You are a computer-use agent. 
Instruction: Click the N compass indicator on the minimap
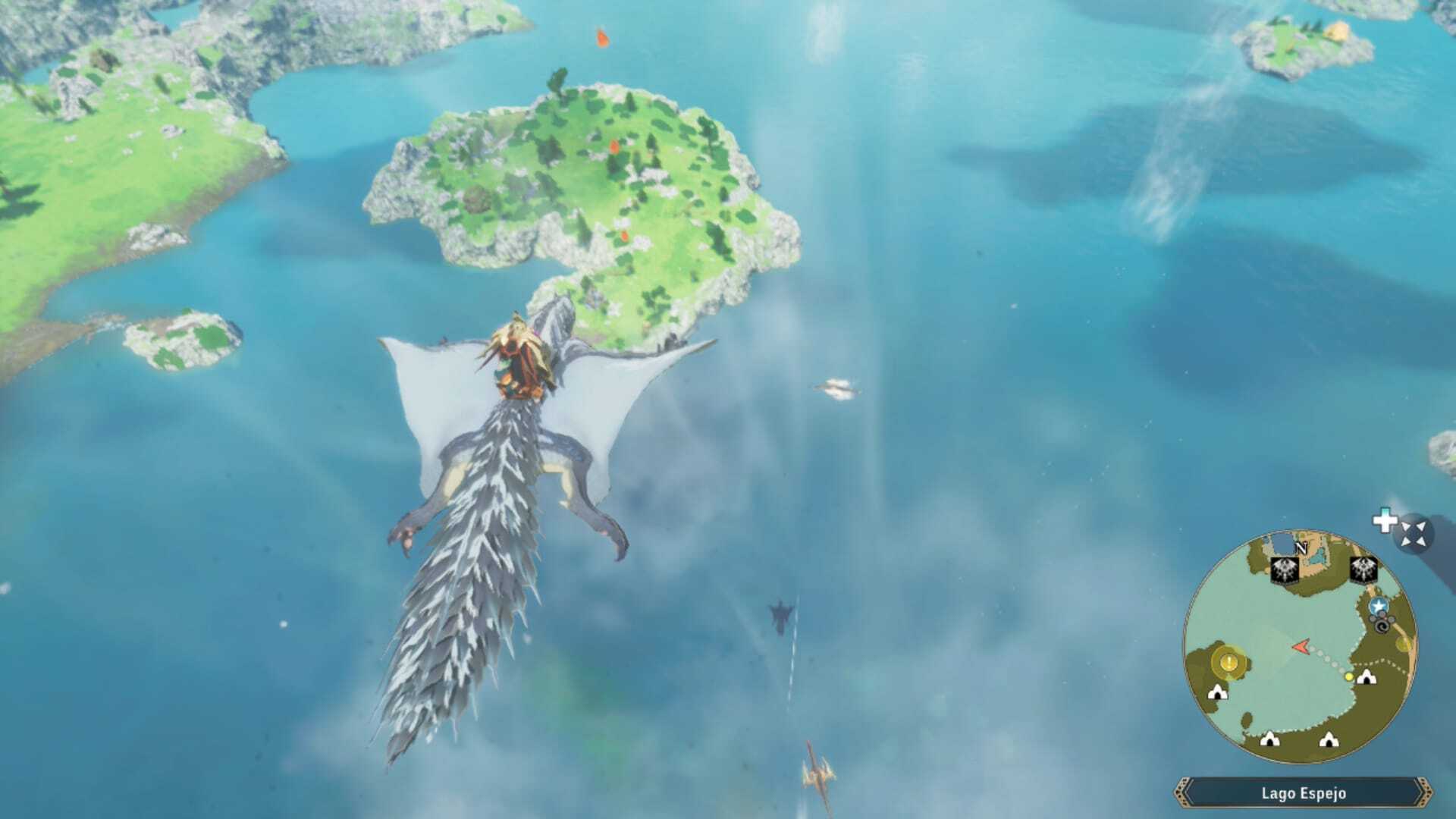click(x=1301, y=549)
